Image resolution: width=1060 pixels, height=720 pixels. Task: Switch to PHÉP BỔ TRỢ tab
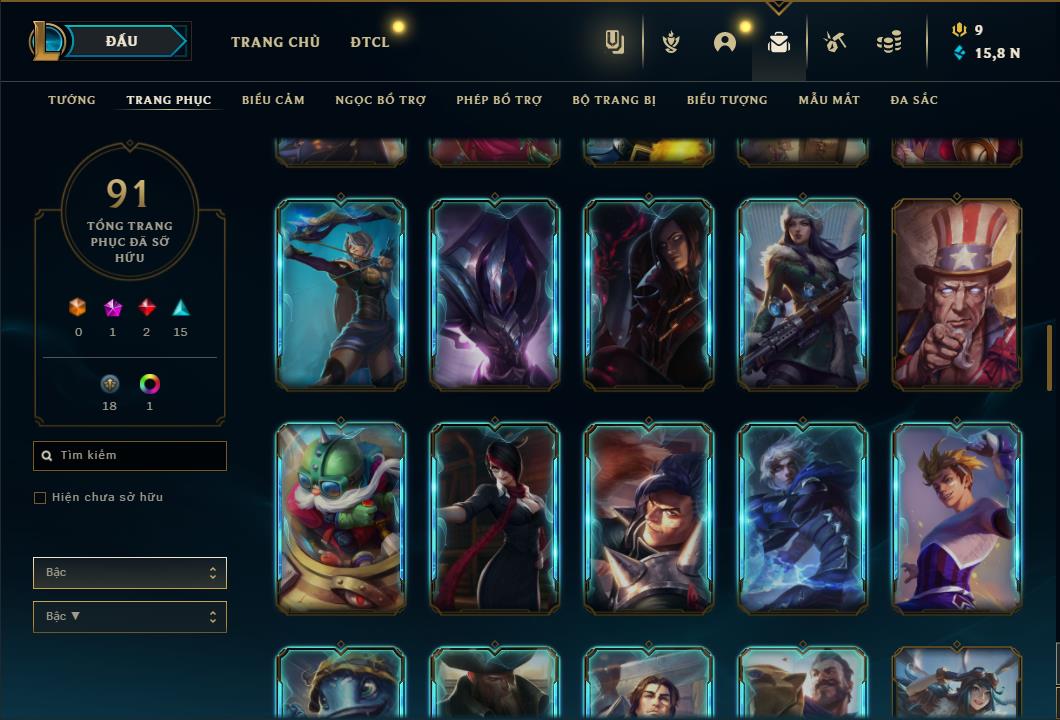[x=499, y=100]
